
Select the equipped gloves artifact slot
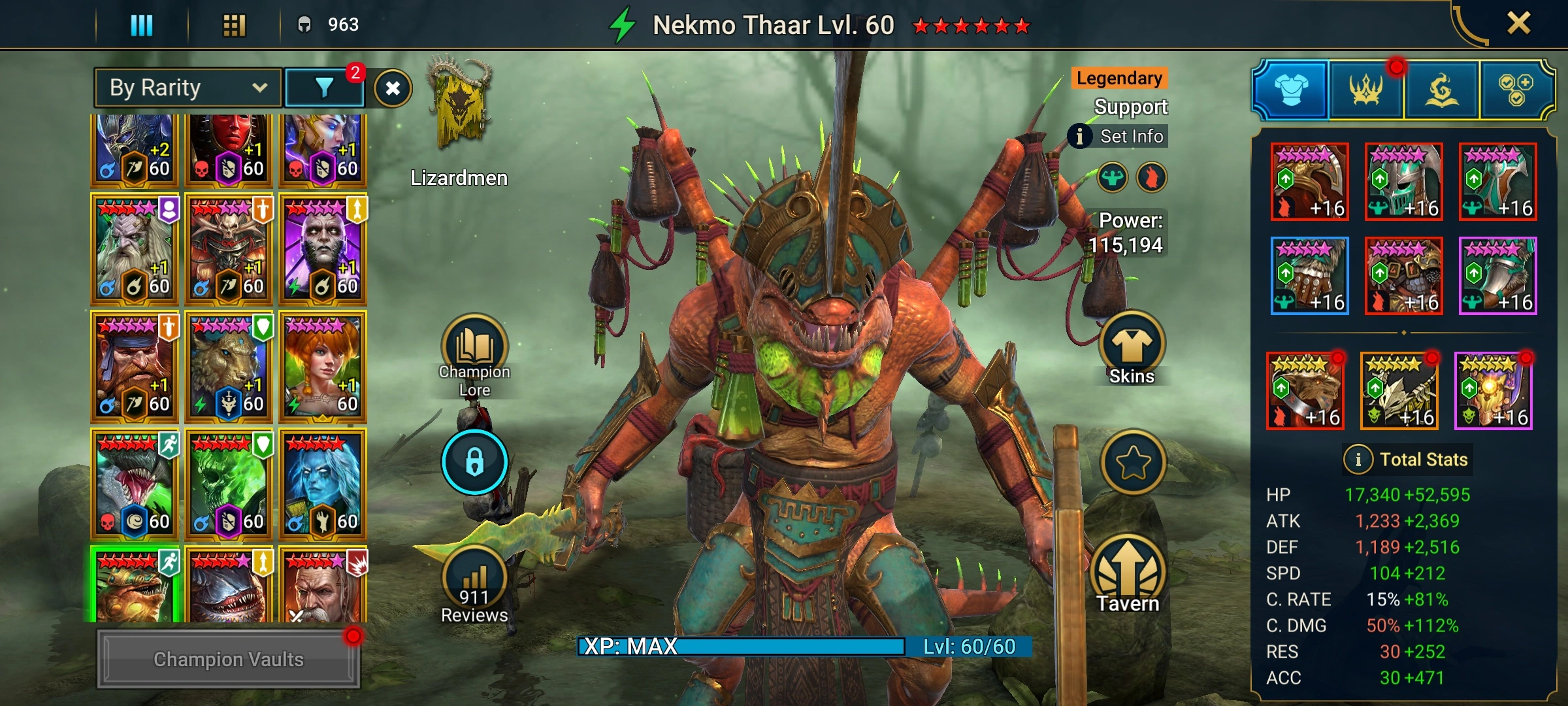tap(1309, 276)
